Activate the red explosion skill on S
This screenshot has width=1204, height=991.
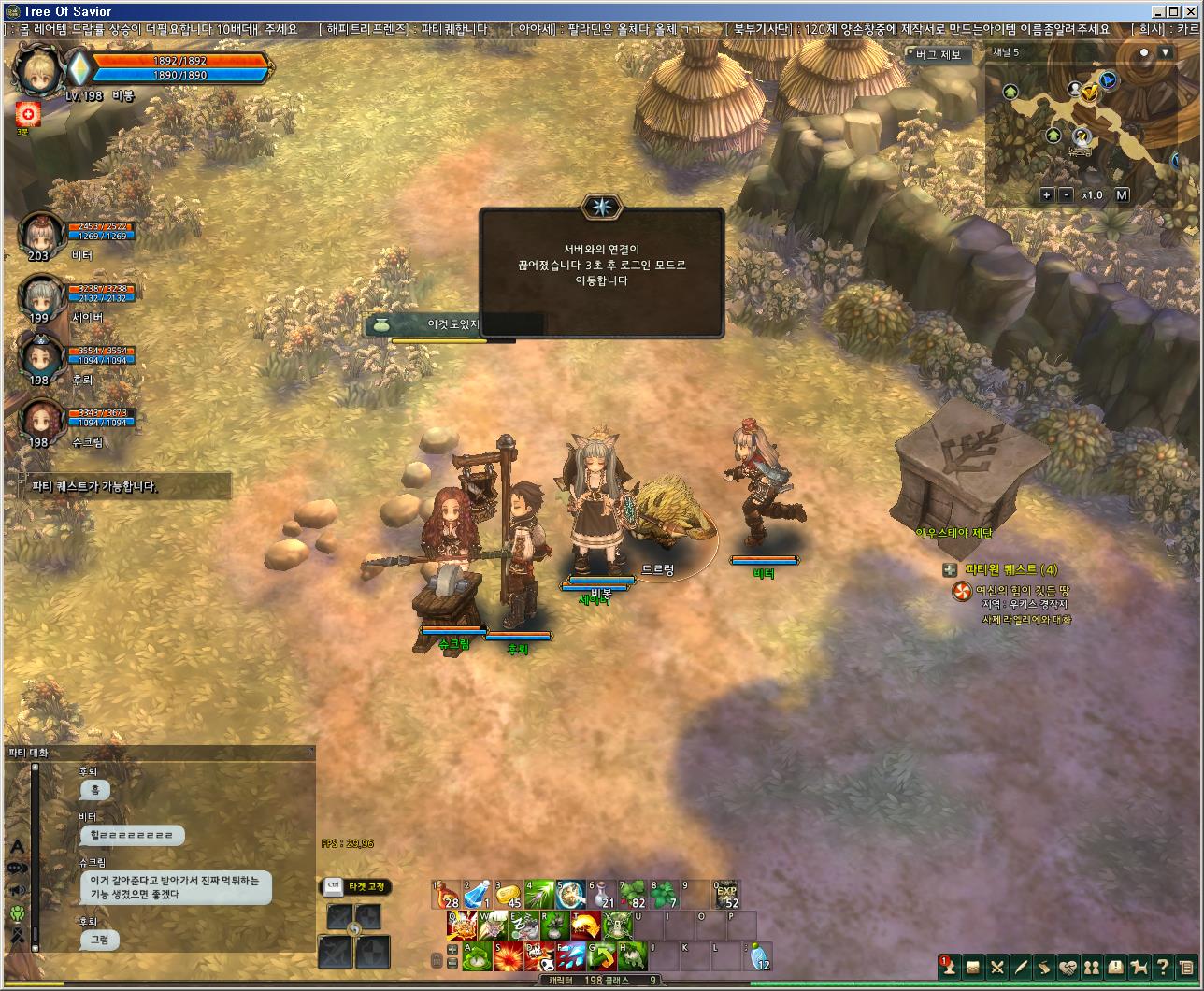[x=509, y=956]
